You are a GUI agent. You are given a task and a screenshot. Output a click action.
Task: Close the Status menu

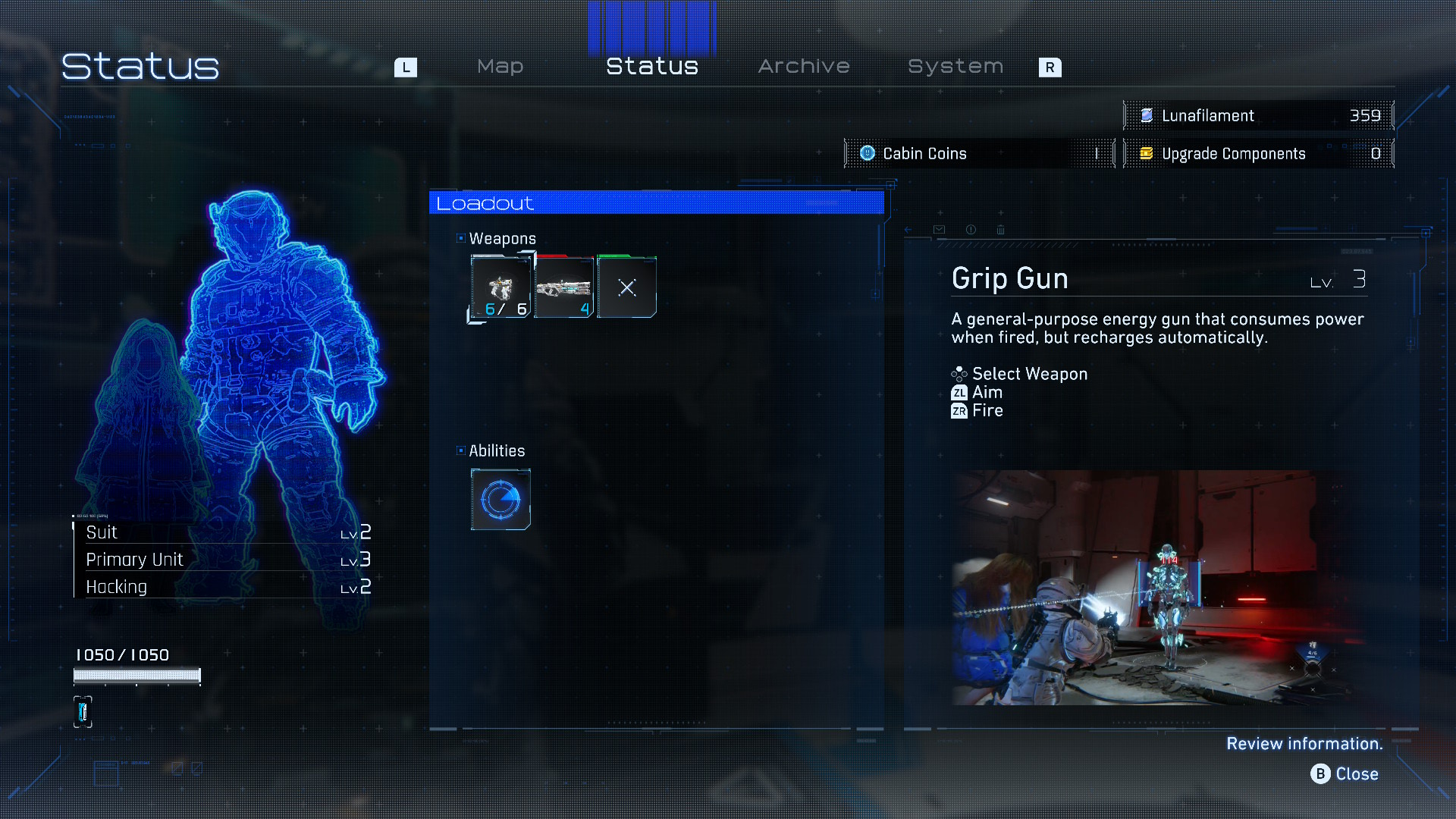click(x=1345, y=773)
